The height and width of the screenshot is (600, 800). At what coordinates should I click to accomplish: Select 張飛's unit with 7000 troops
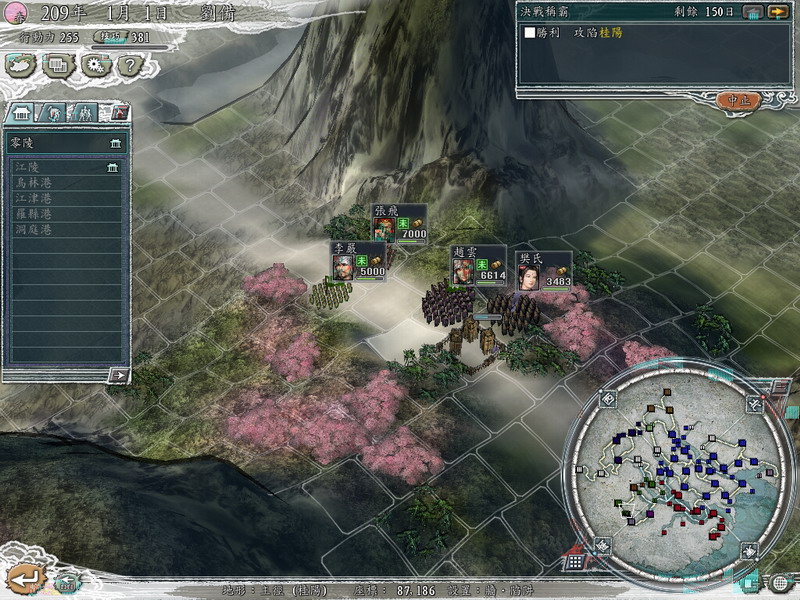385,229
